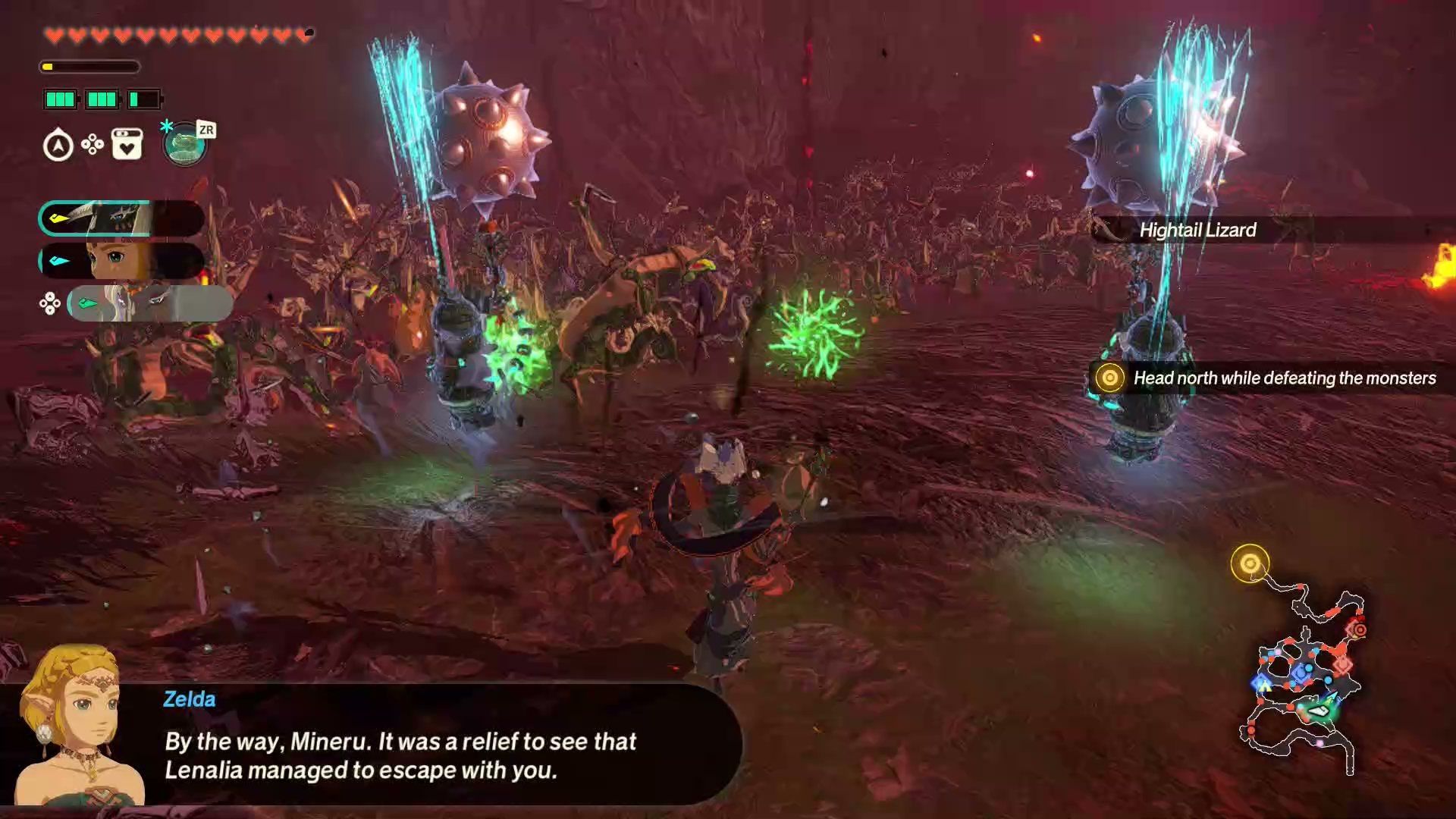
Task: Open the dungeon minimap
Action: (1303, 679)
